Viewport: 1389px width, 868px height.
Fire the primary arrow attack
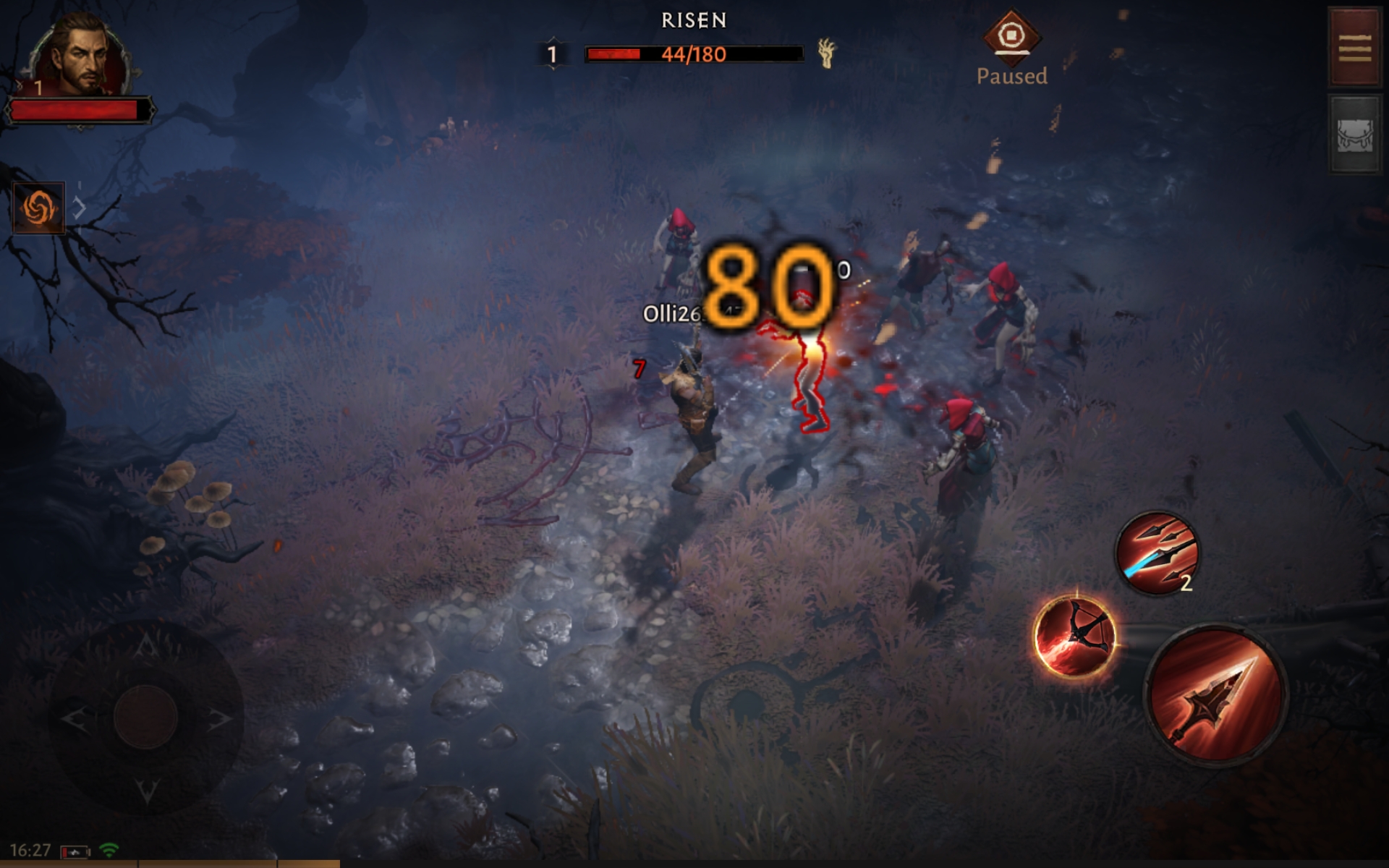[1215, 694]
